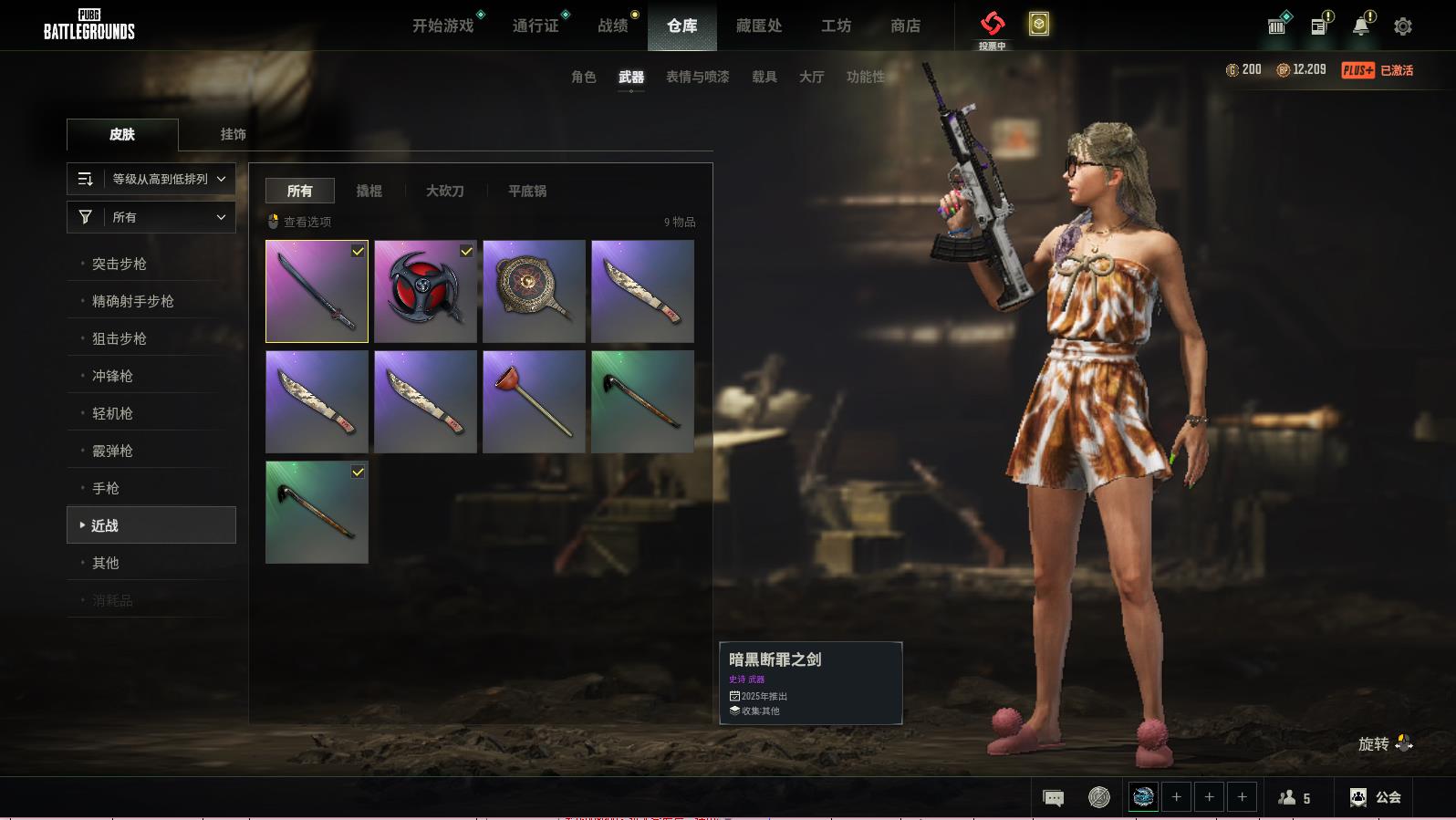Image resolution: width=1456 pixels, height=820 pixels.
Task: Choose the red shuriken pan skin
Action: [x=425, y=291]
